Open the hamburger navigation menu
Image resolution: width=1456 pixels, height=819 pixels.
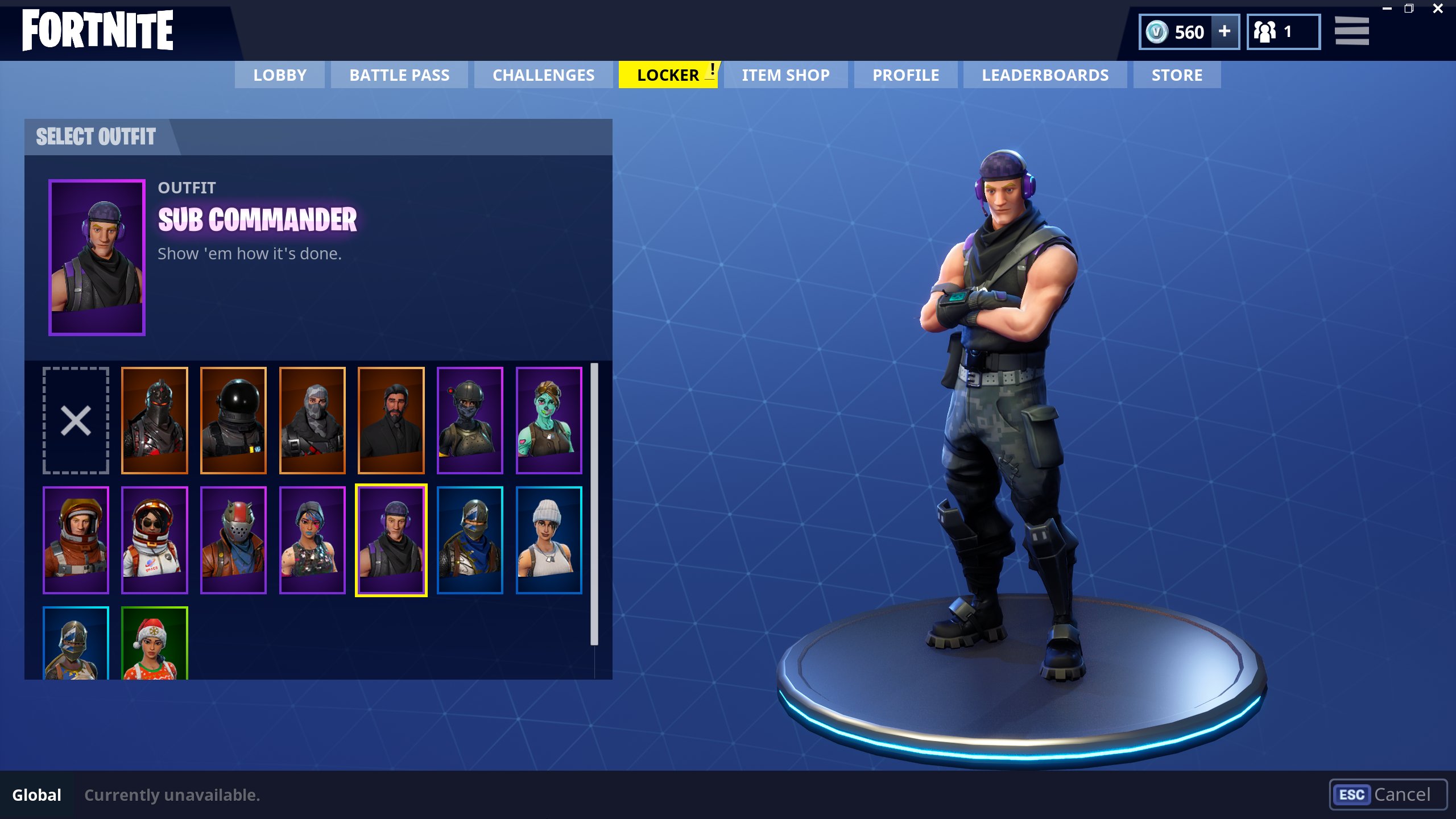pos(1352,31)
